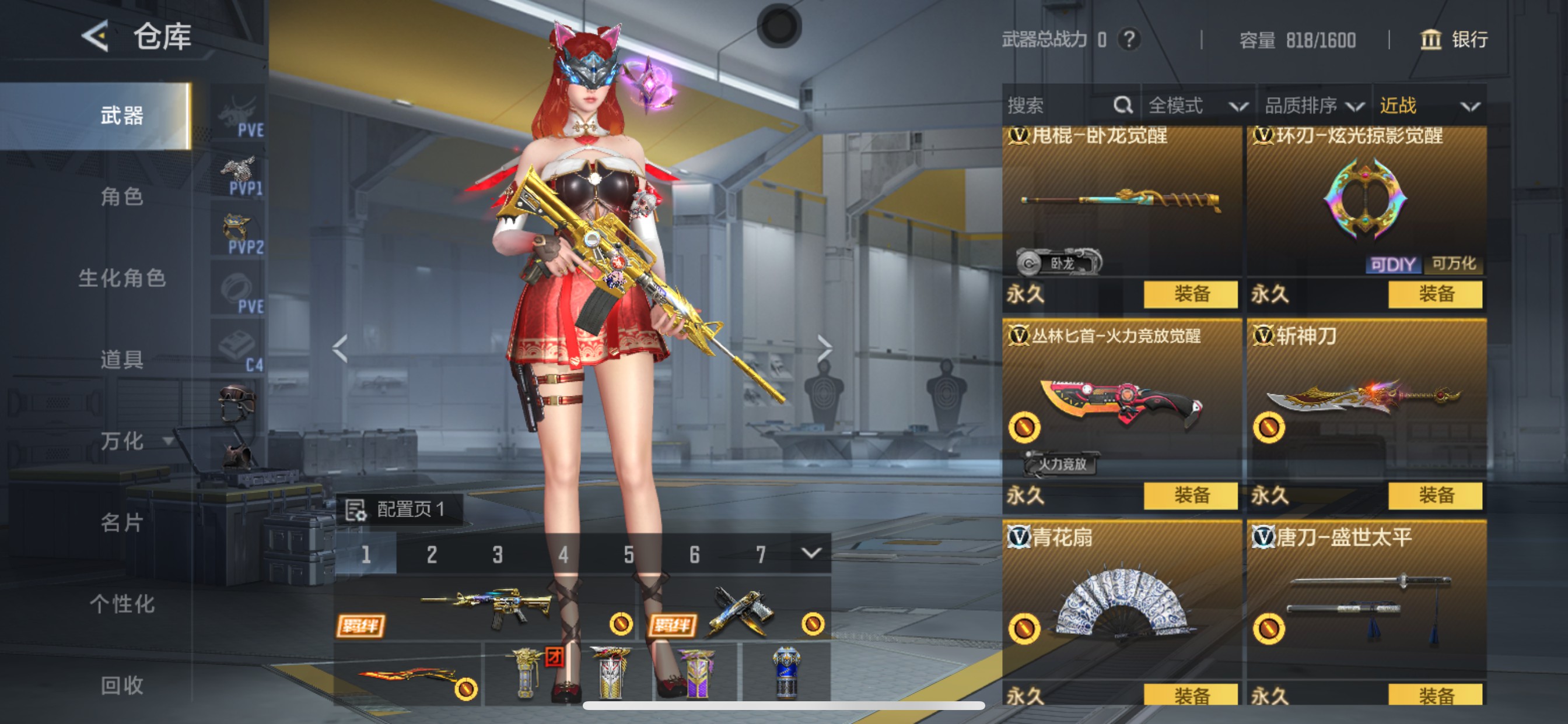Go to the 个性化 section
Screen dimensions: 1568x724
(x=122, y=604)
